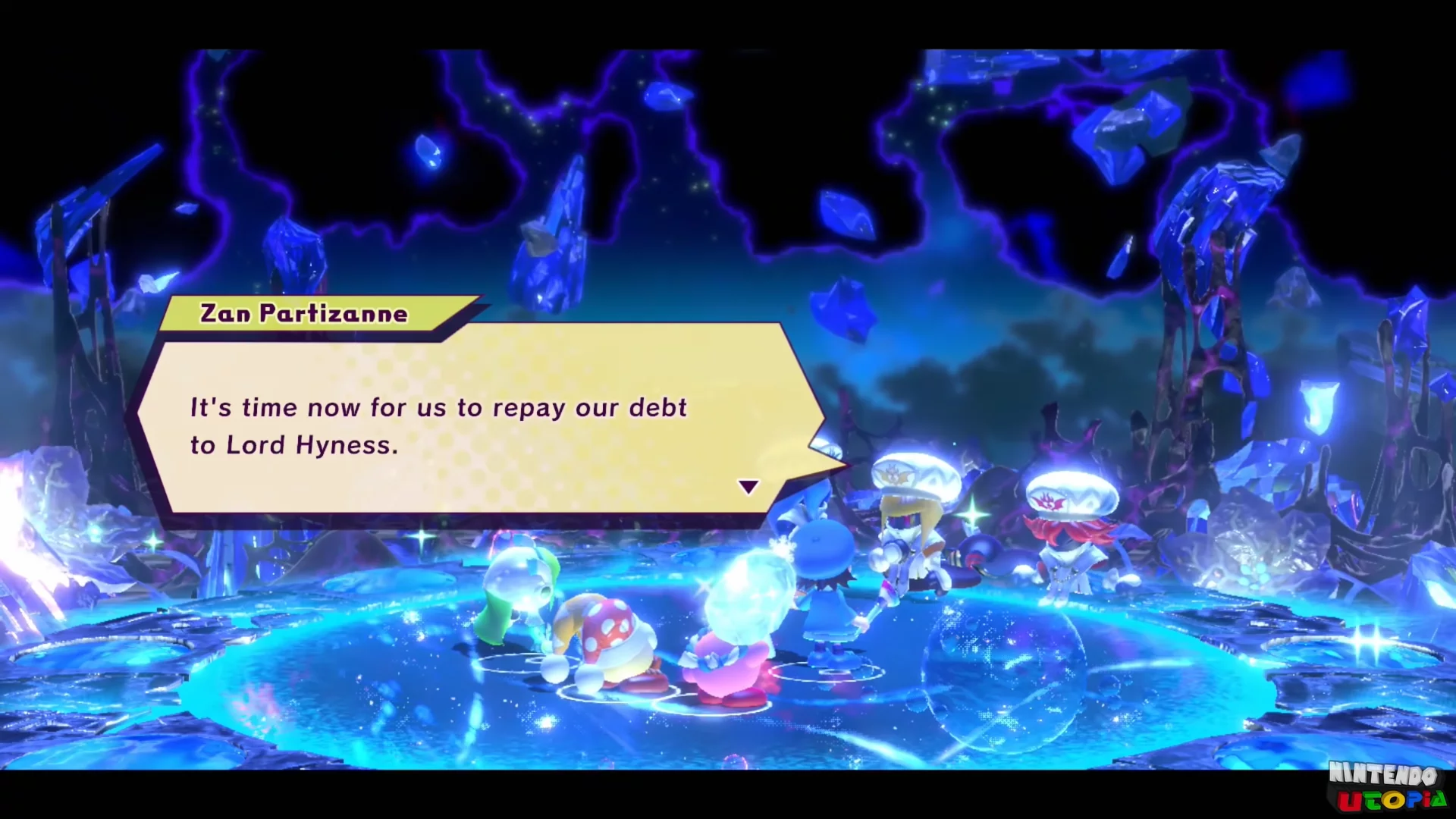Select the glowing circle under the jester character
This screenshot has height=819, width=1456.
[622, 694]
